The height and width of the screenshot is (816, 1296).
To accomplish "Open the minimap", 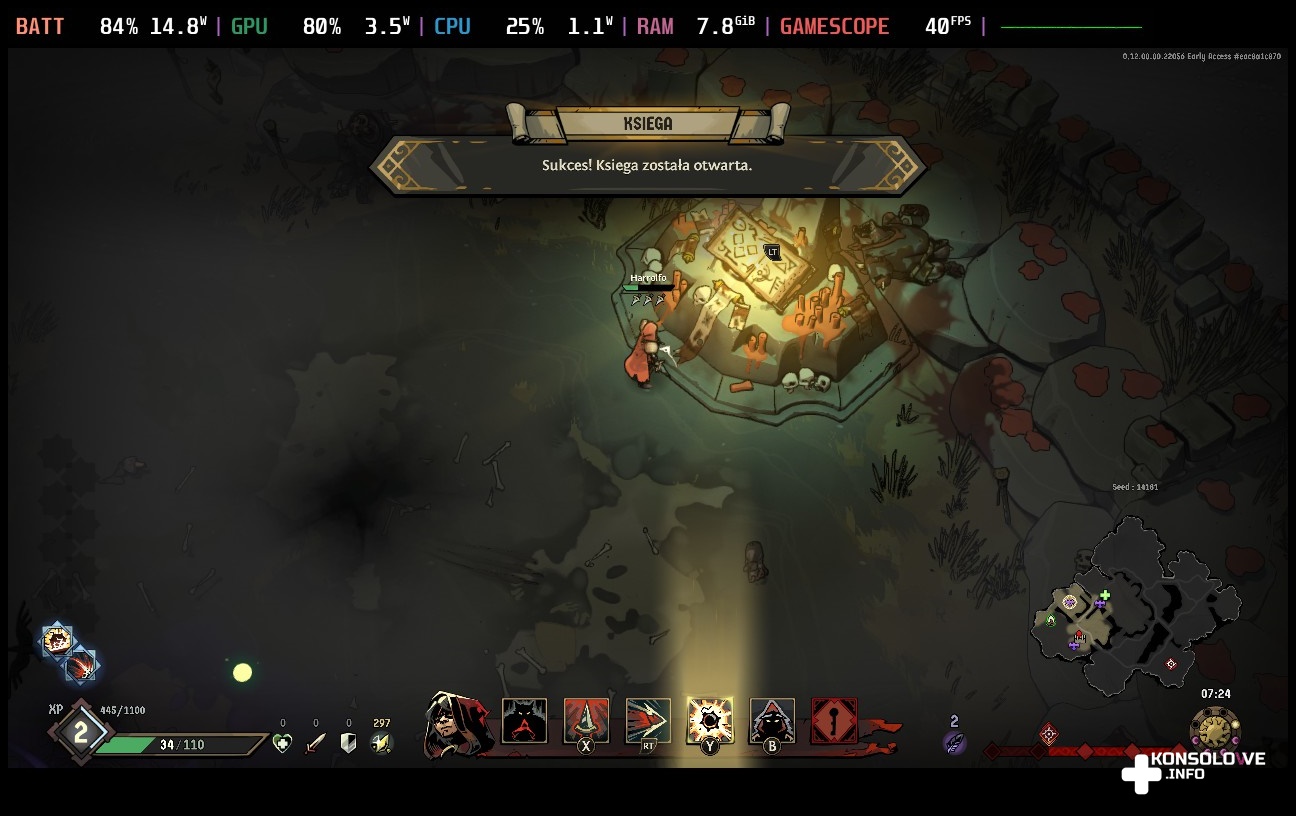I will point(1134,608).
